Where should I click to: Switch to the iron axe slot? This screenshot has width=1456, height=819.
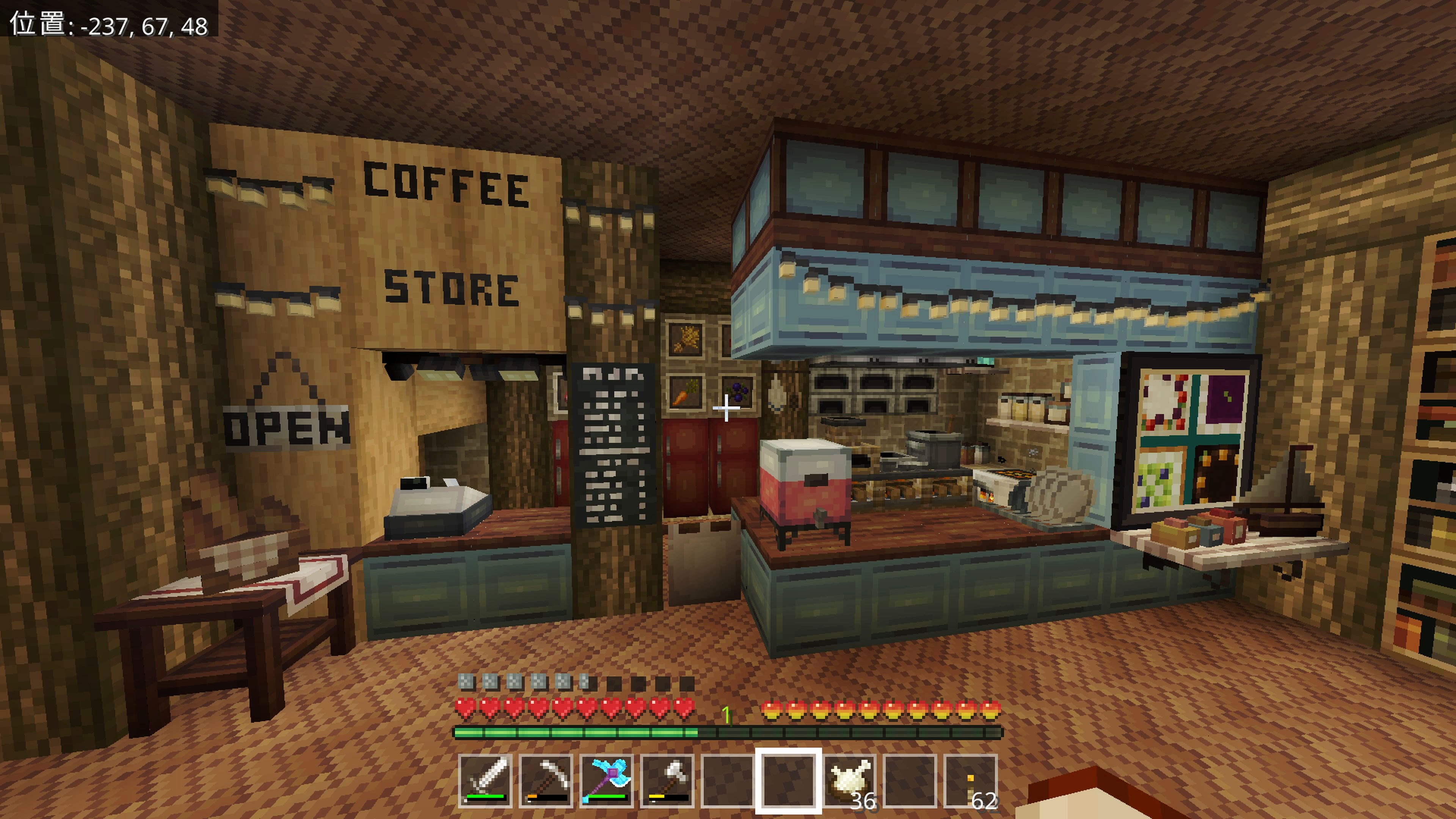click(x=667, y=781)
